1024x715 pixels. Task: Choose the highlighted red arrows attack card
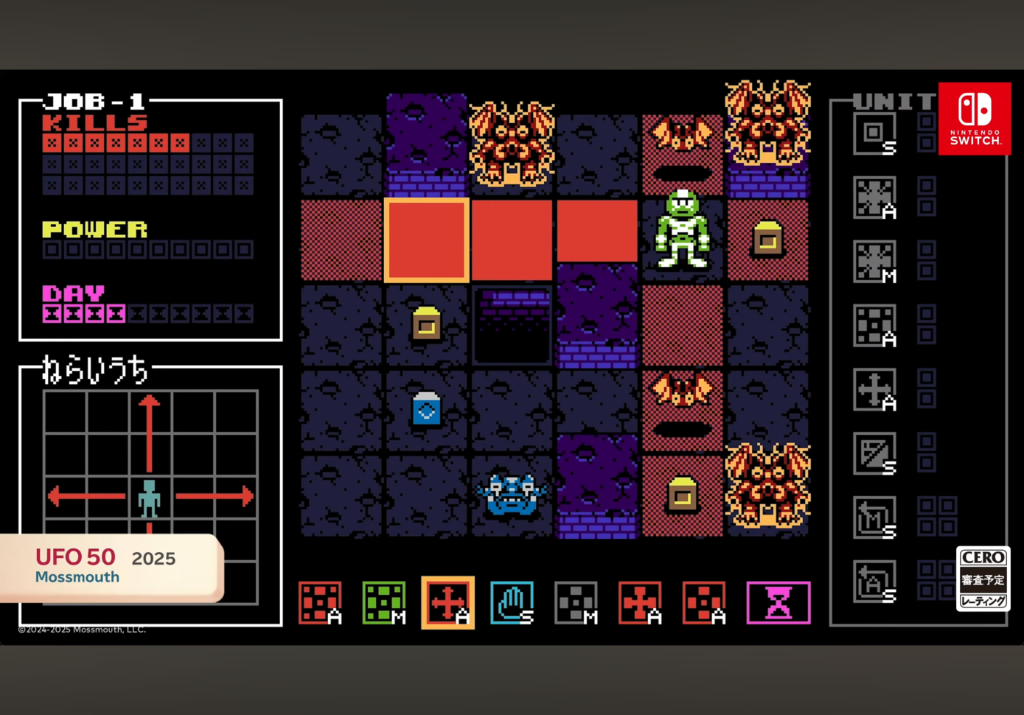tap(447, 603)
